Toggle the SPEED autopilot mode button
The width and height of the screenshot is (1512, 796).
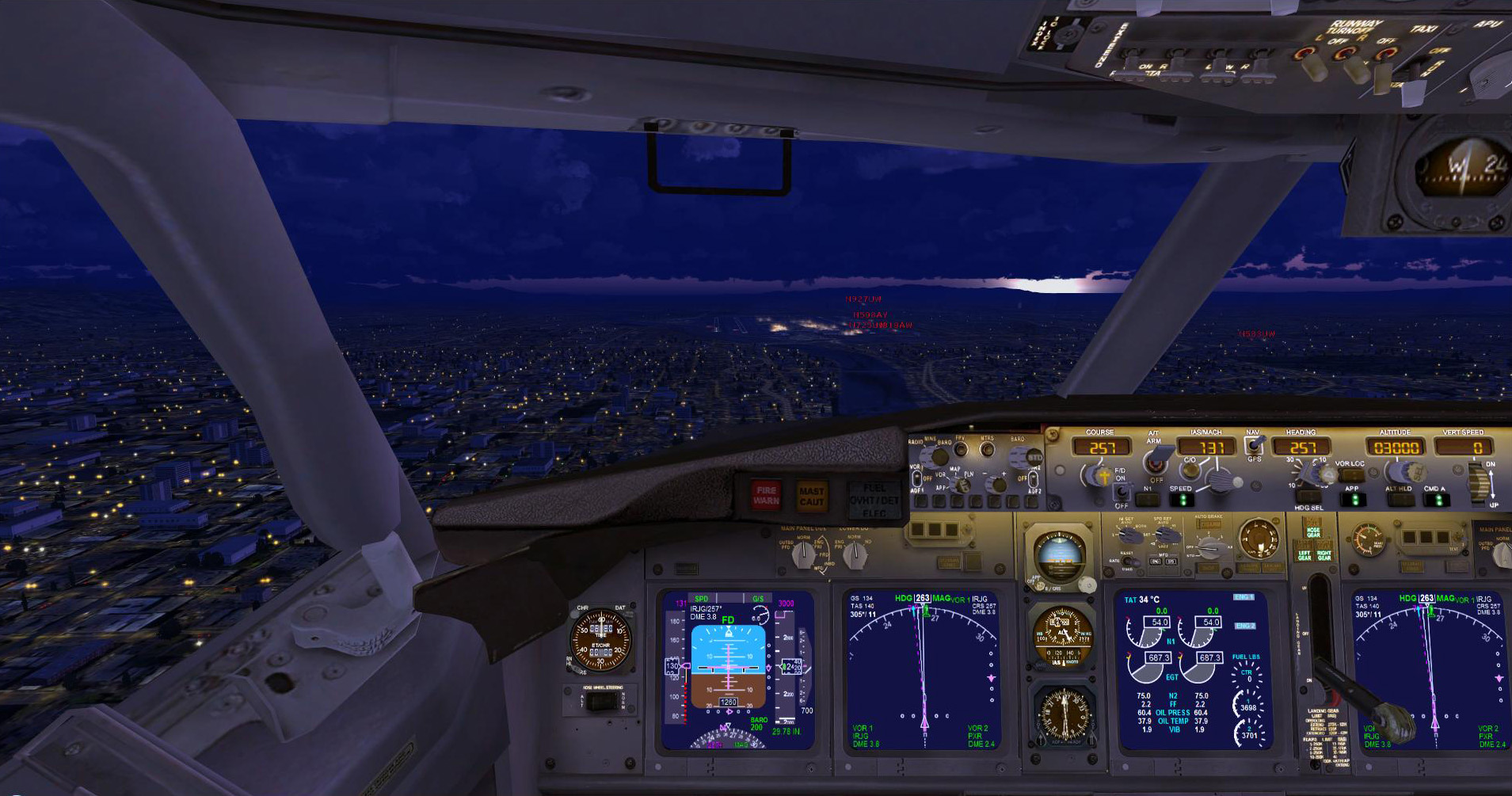[x=1181, y=500]
